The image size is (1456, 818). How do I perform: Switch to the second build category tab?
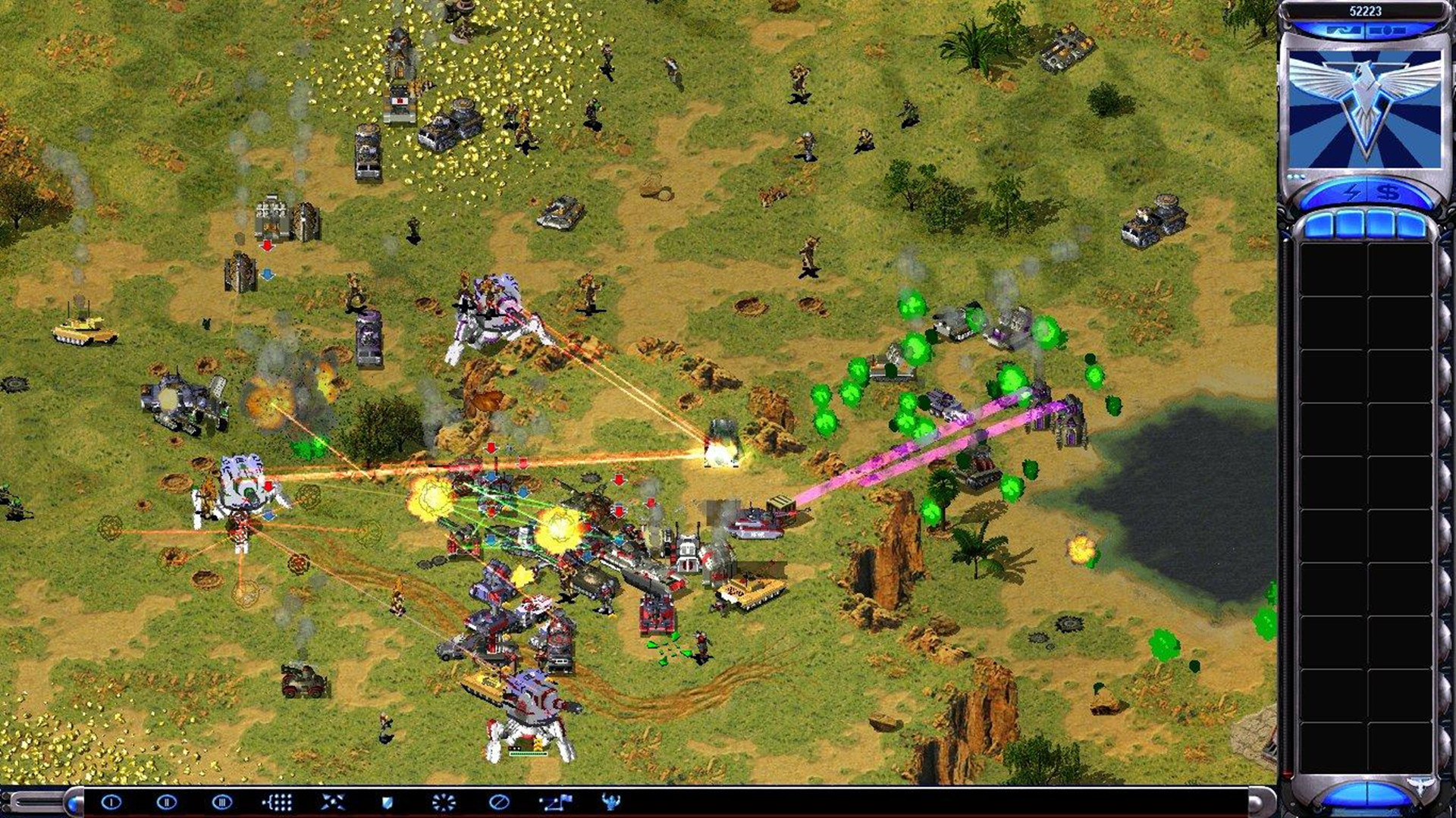[1352, 223]
